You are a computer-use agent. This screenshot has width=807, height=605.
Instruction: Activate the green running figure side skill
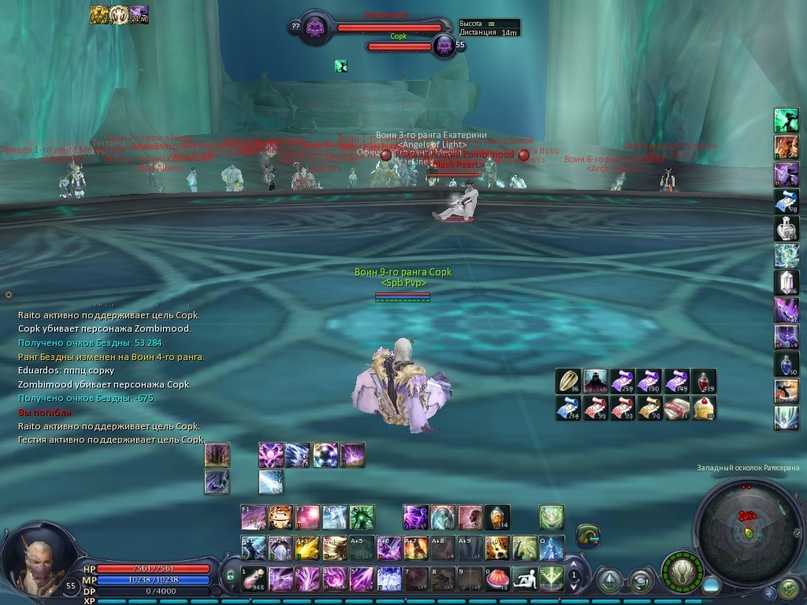786,120
